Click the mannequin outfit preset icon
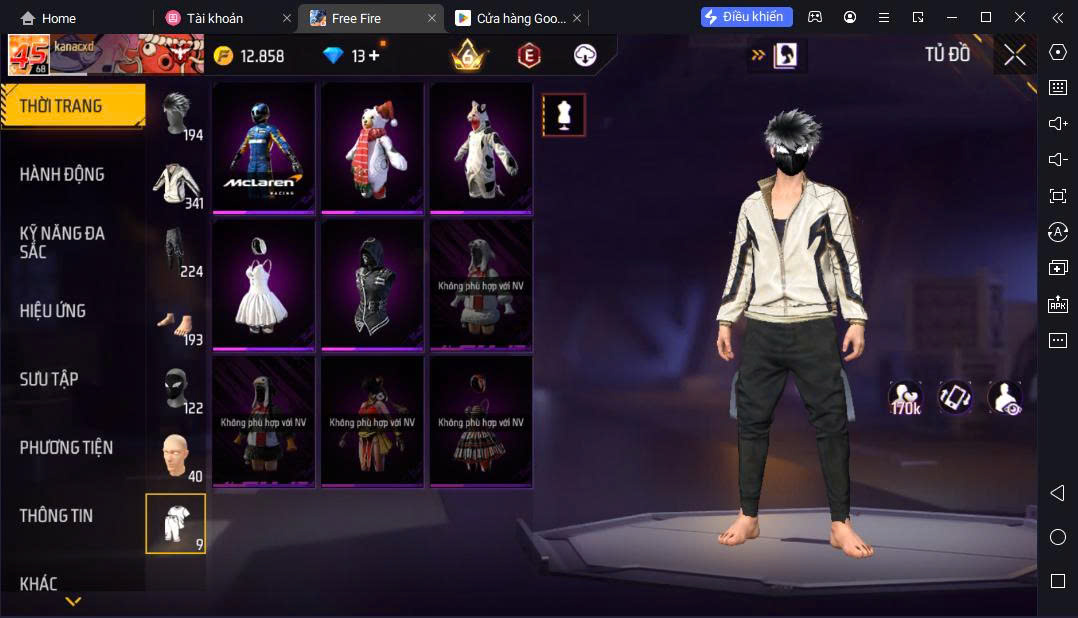 [x=563, y=115]
